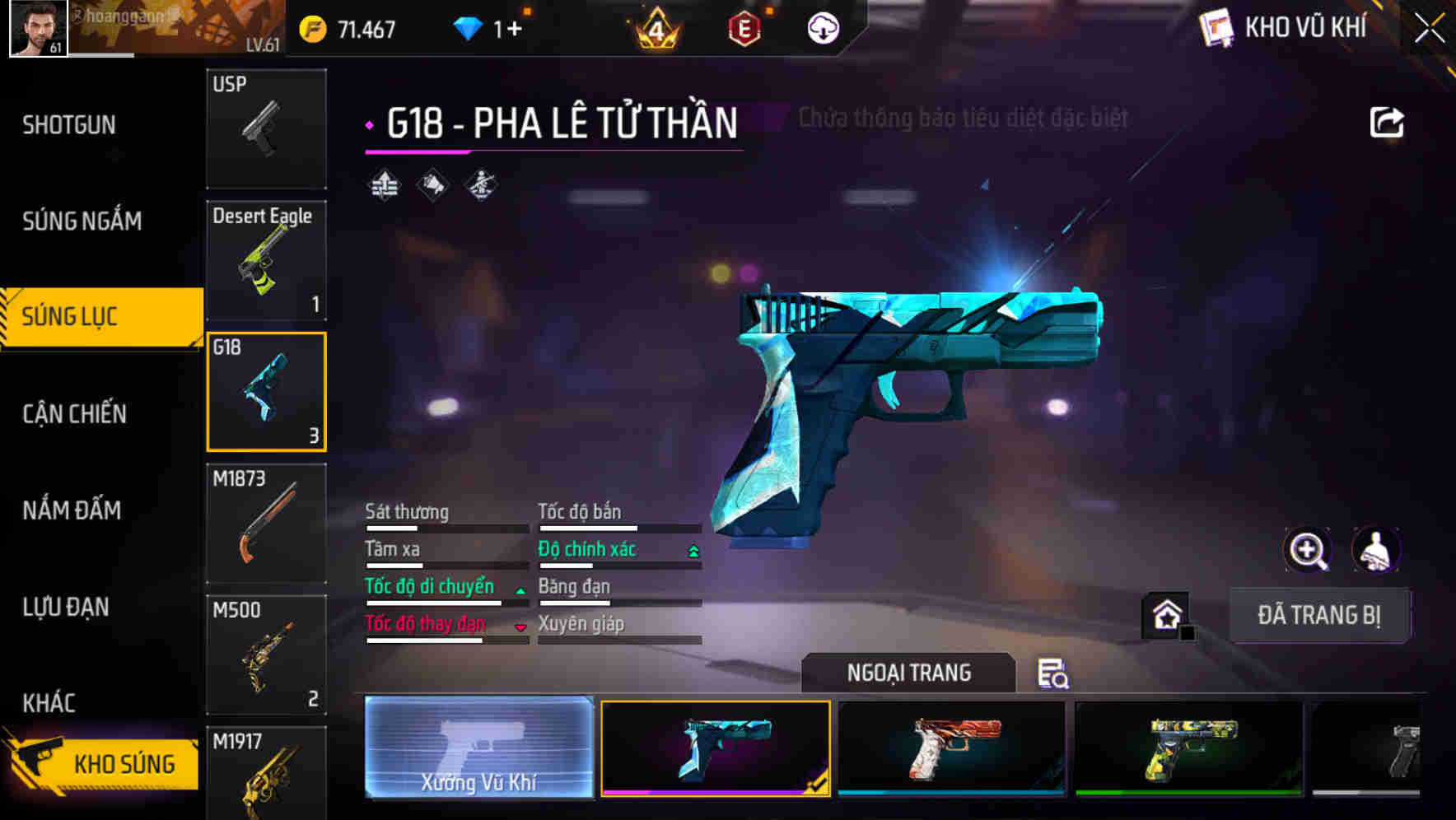Screen dimensions: 1456x820
Task: Toggle the selected blue G18 skin thumbnail
Action: click(716, 748)
